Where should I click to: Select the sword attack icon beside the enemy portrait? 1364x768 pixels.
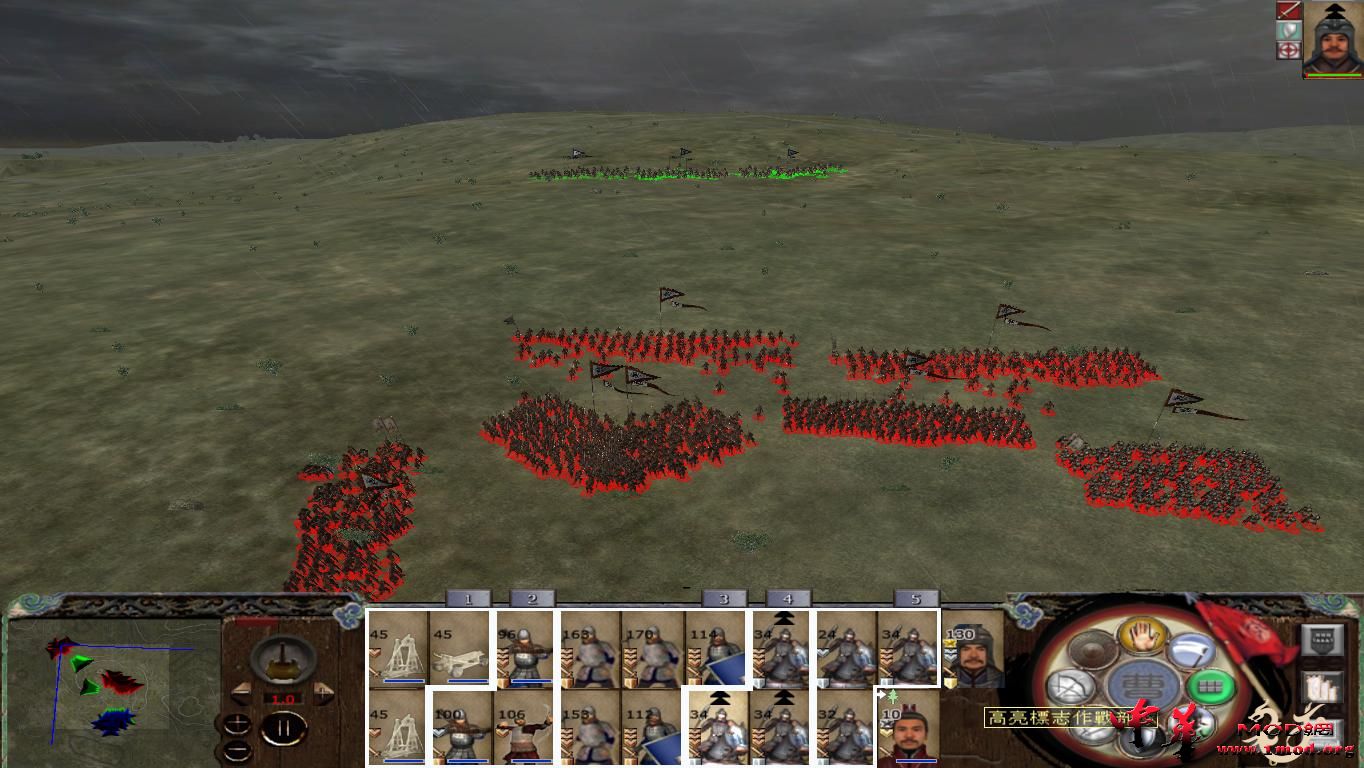click(1289, 11)
